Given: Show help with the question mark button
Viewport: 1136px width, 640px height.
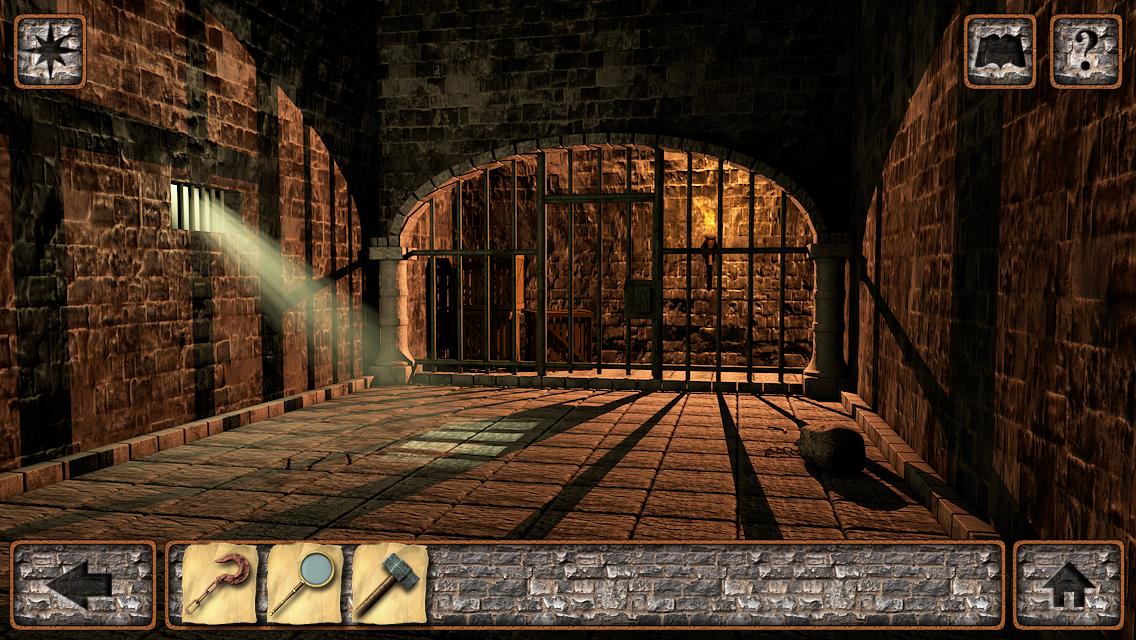Looking at the screenshot, I should click(x=1085, y=51).
